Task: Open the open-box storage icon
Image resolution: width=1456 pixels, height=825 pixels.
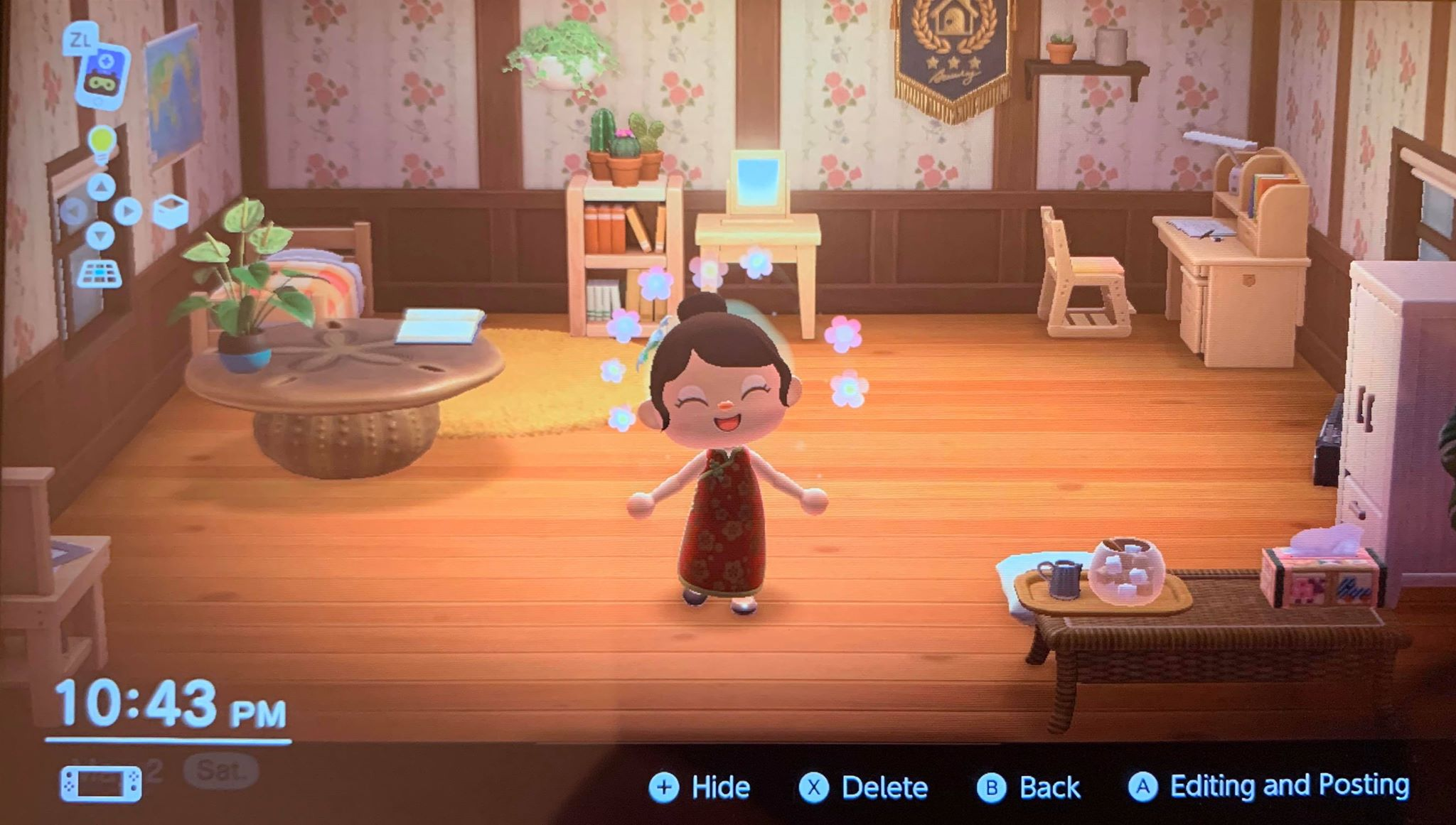Action: (171, 212)
